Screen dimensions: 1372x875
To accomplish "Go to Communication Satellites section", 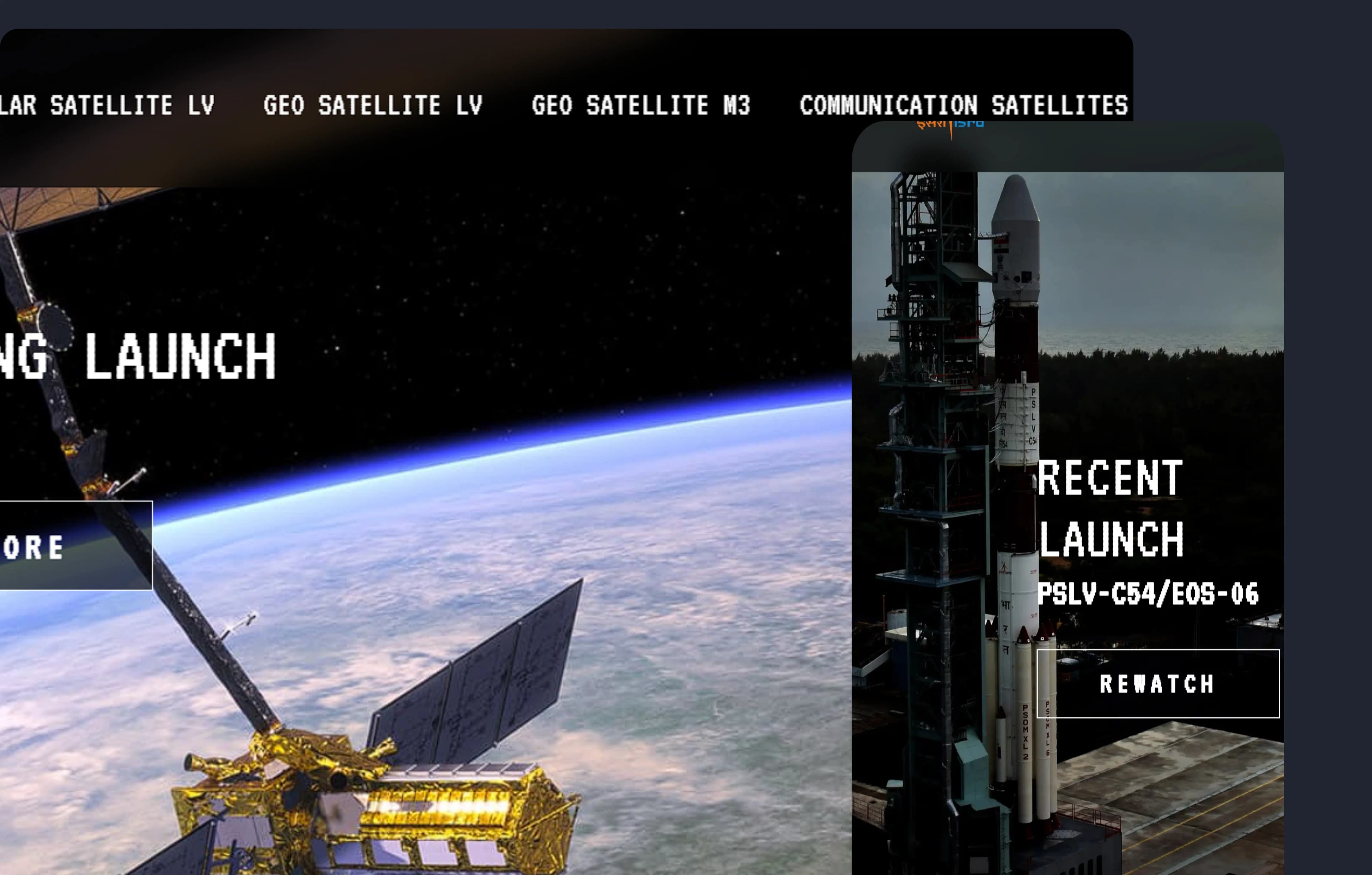I will coord(963,105).
